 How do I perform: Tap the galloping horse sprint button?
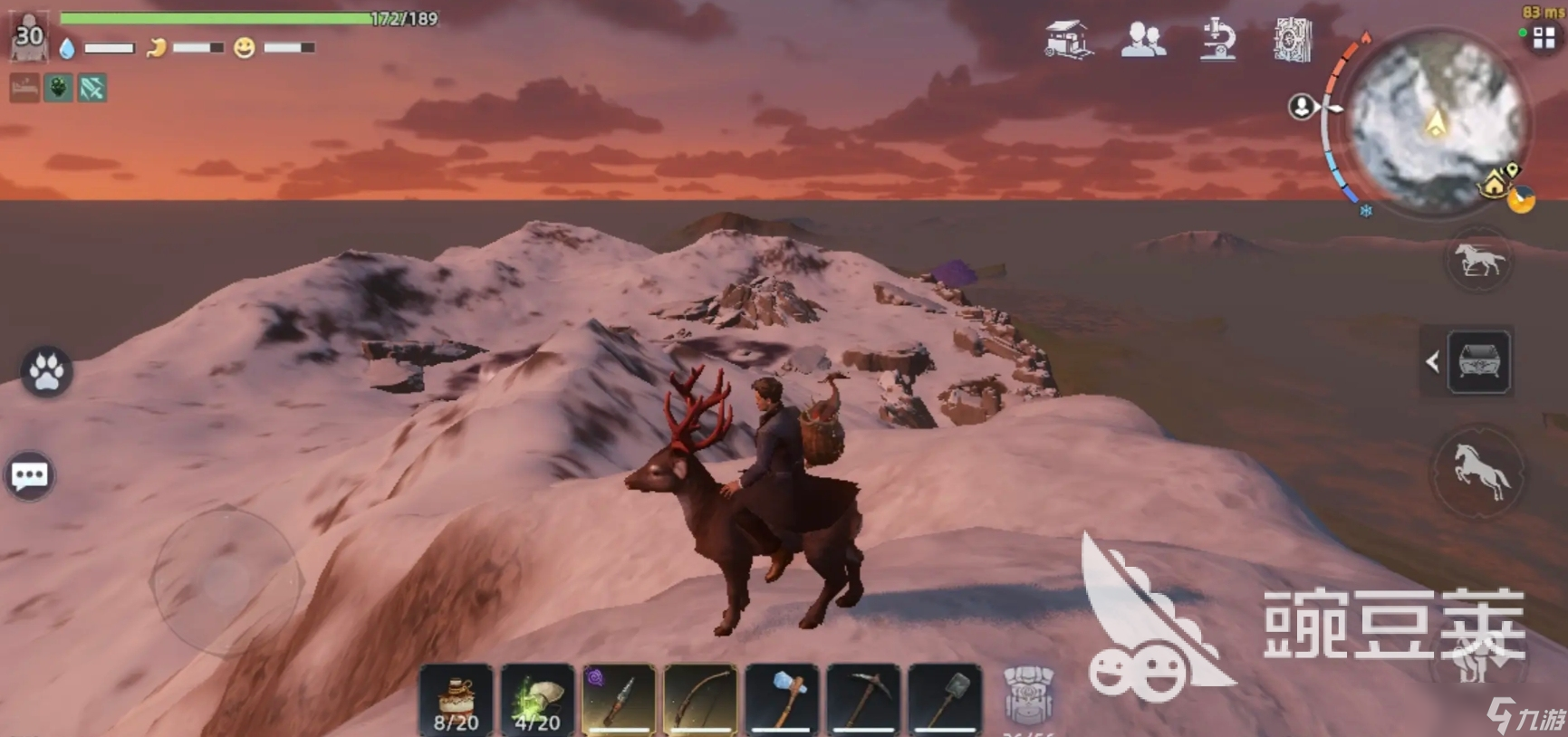point(1478,261)
